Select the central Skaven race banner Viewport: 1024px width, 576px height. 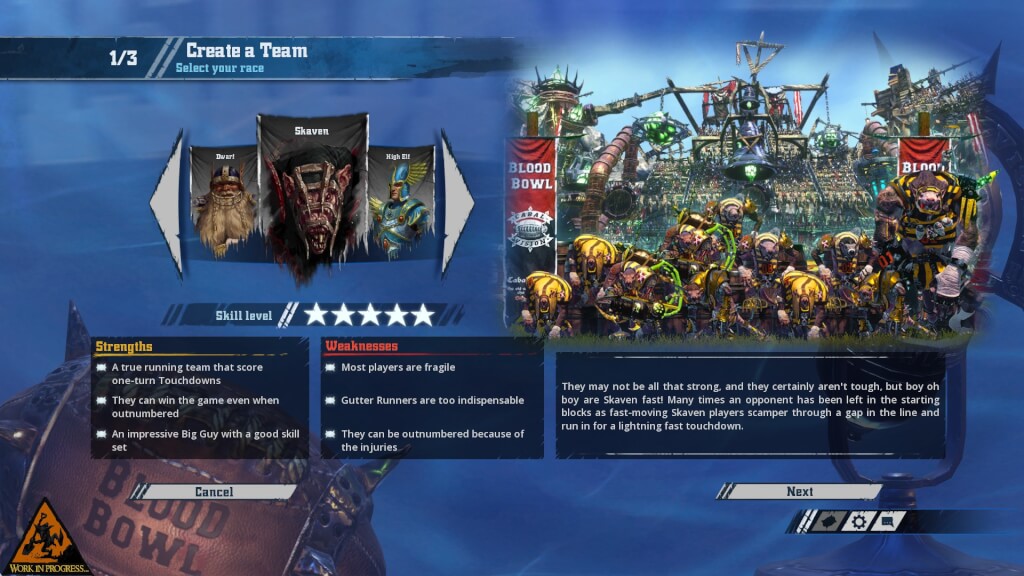pos(311,195)
